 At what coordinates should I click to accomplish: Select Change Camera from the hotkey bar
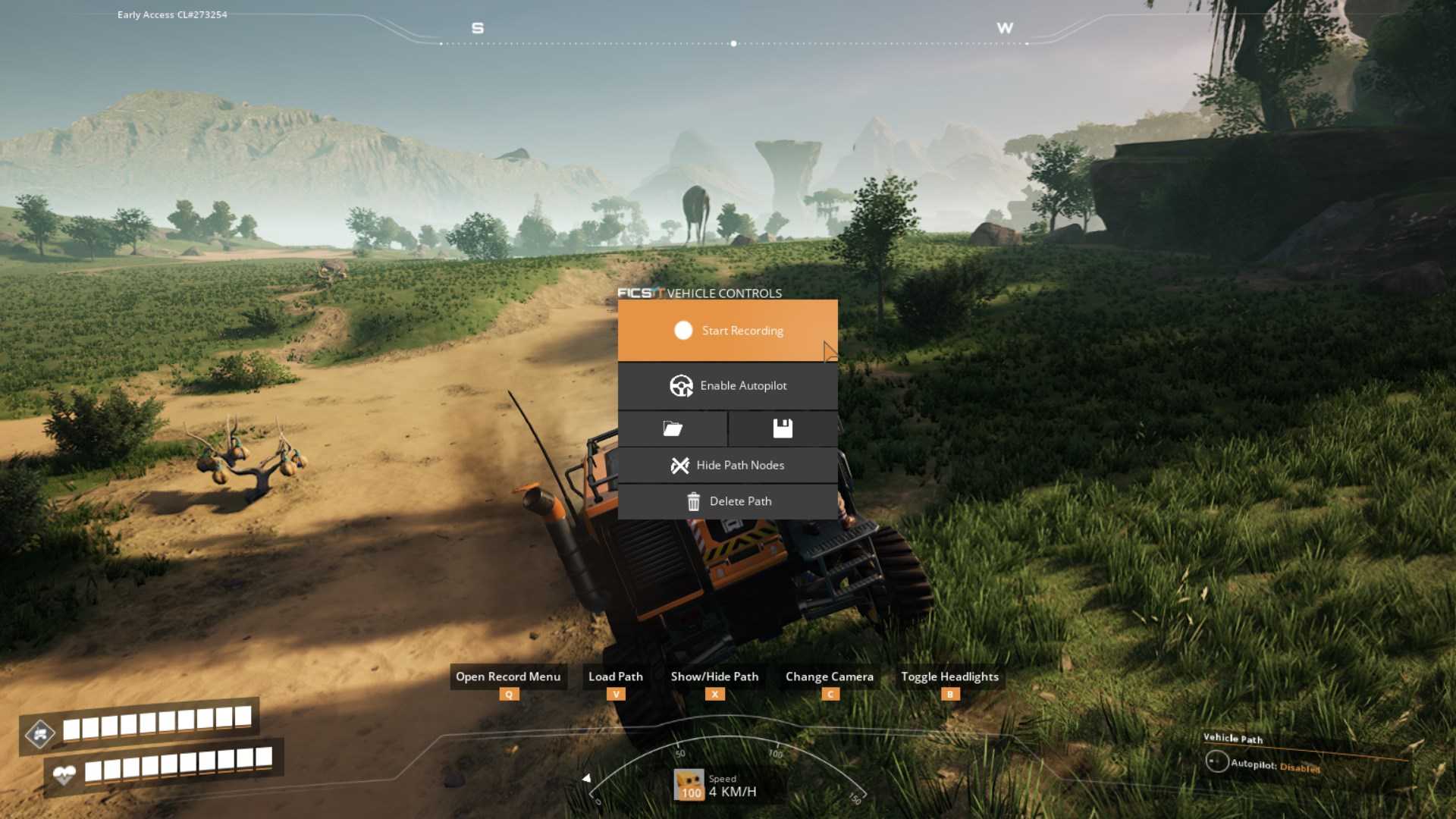829,676
